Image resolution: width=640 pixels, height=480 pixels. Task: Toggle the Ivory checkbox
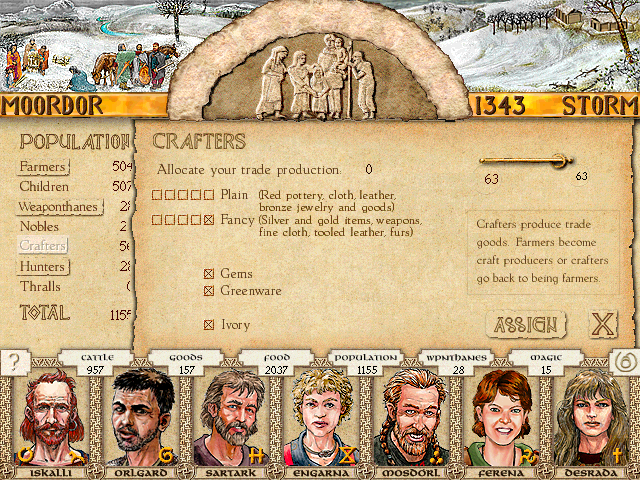point(209,325)
